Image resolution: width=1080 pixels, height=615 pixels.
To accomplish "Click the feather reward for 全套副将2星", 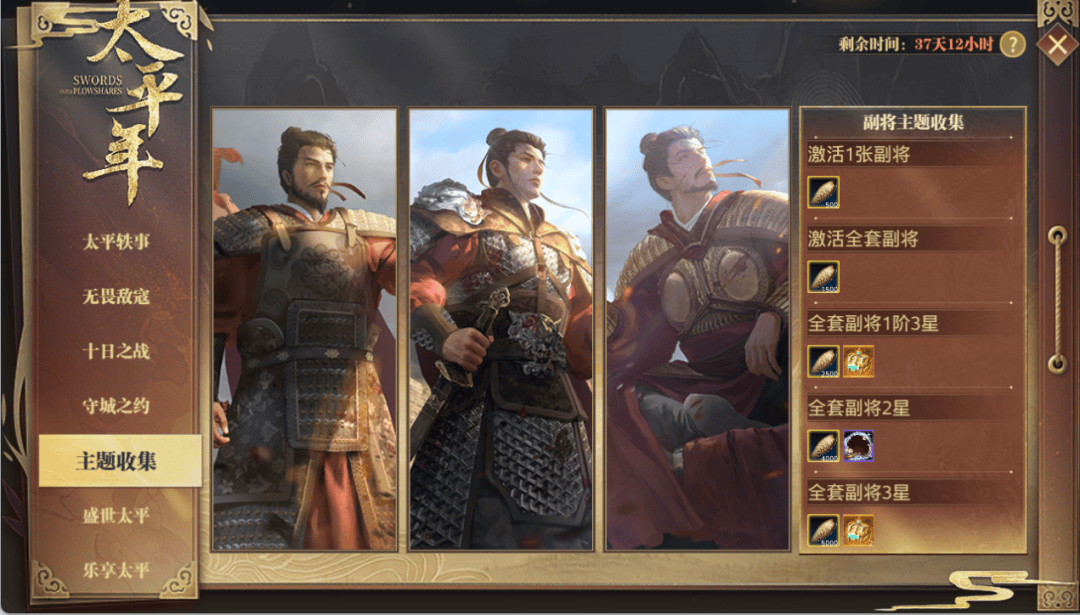I will (x=823, y=446).
